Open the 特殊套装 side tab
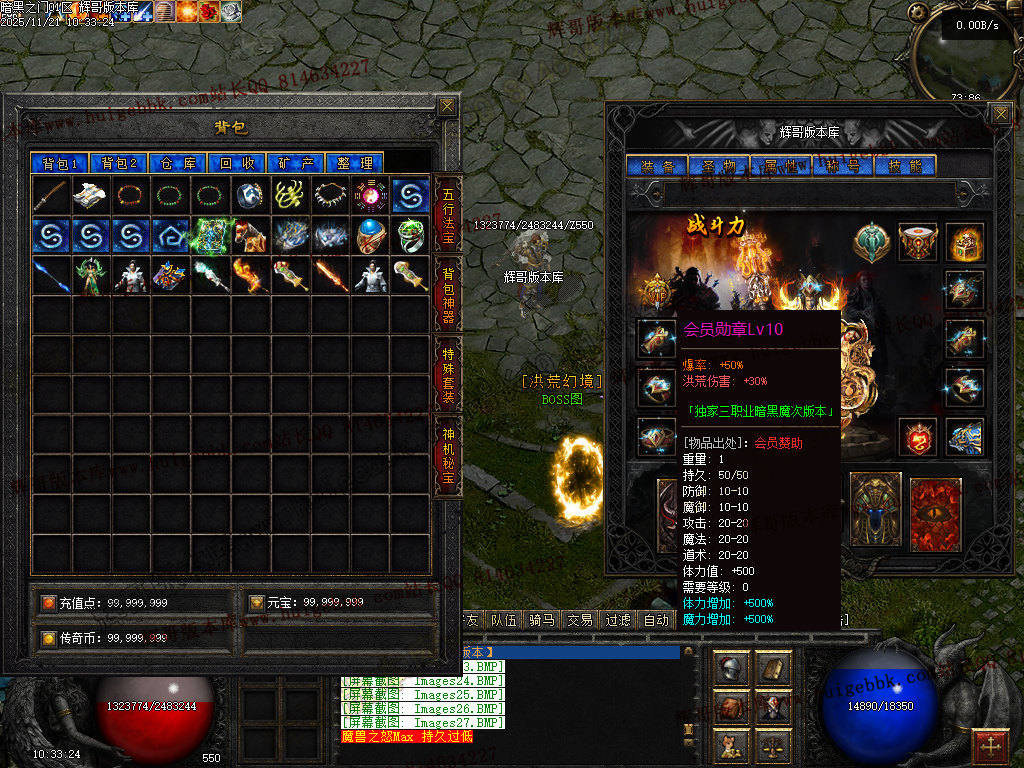Screen dimensions: 1024x768 [448, 371]
